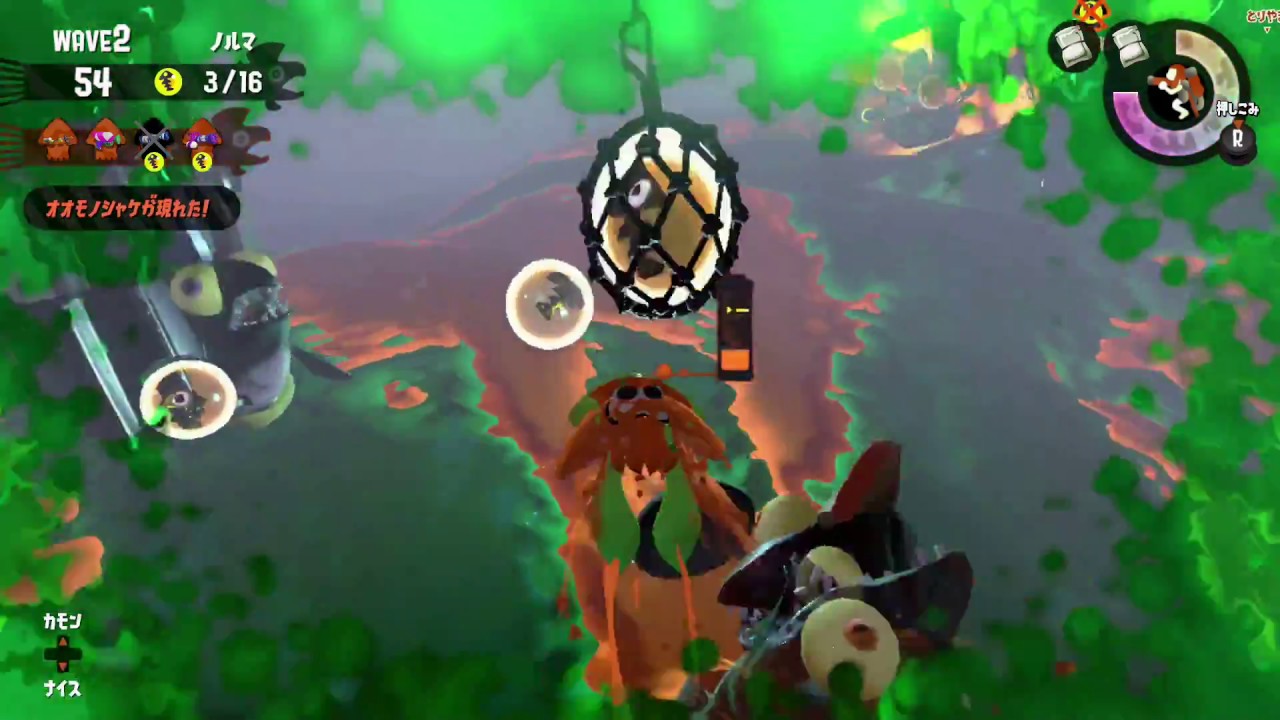
Task: Click the D-pad icon between カモン and ナイス
Action: click(63, 654)
